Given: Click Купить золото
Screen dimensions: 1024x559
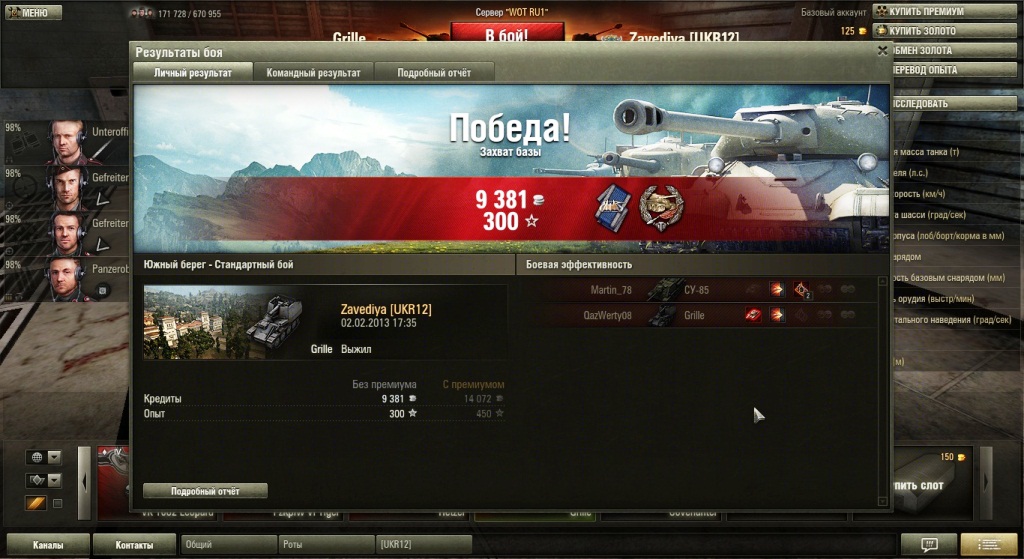Looking at the screenshot, I should (x=929, y=31).
